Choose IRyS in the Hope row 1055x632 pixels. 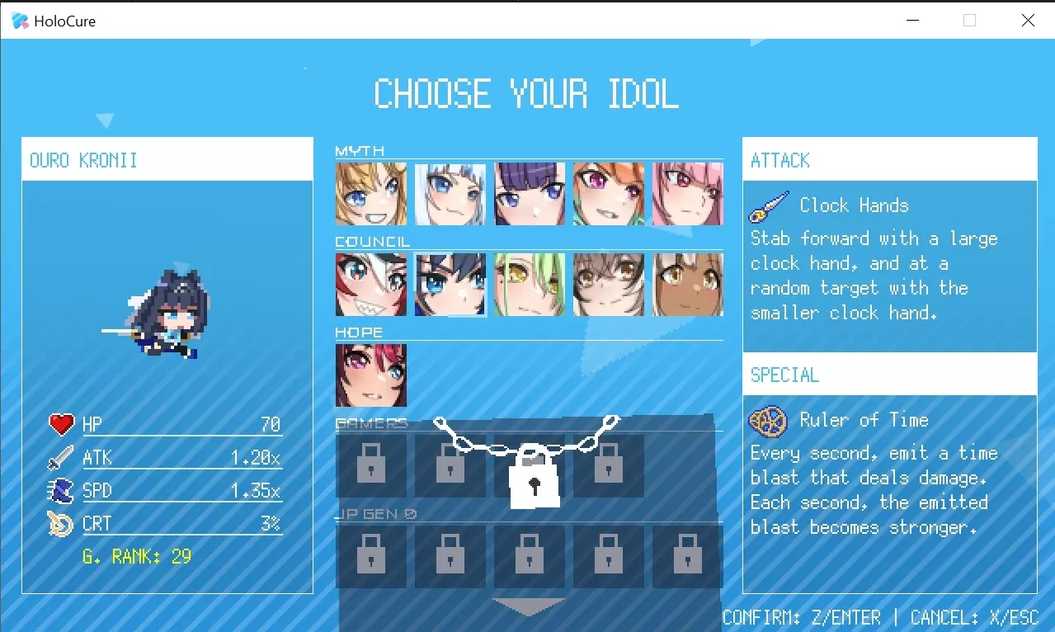pyautogui.click(x=371, y=375)
